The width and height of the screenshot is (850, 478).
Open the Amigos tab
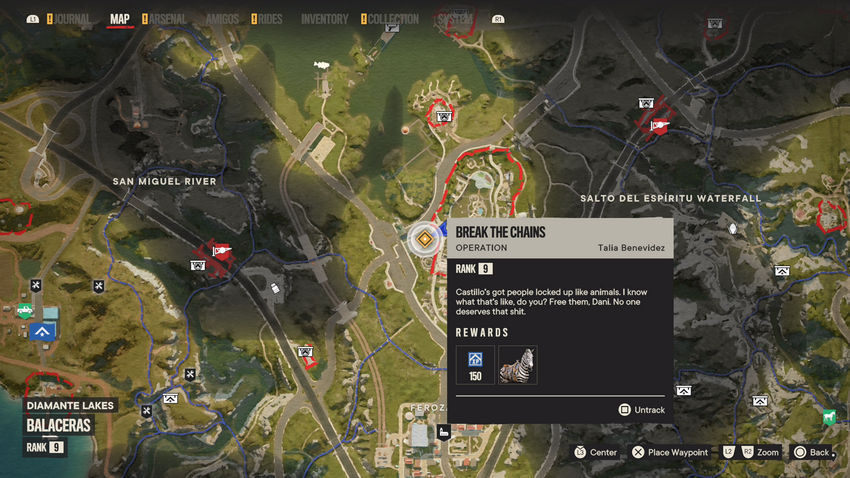tap(220, 19)
